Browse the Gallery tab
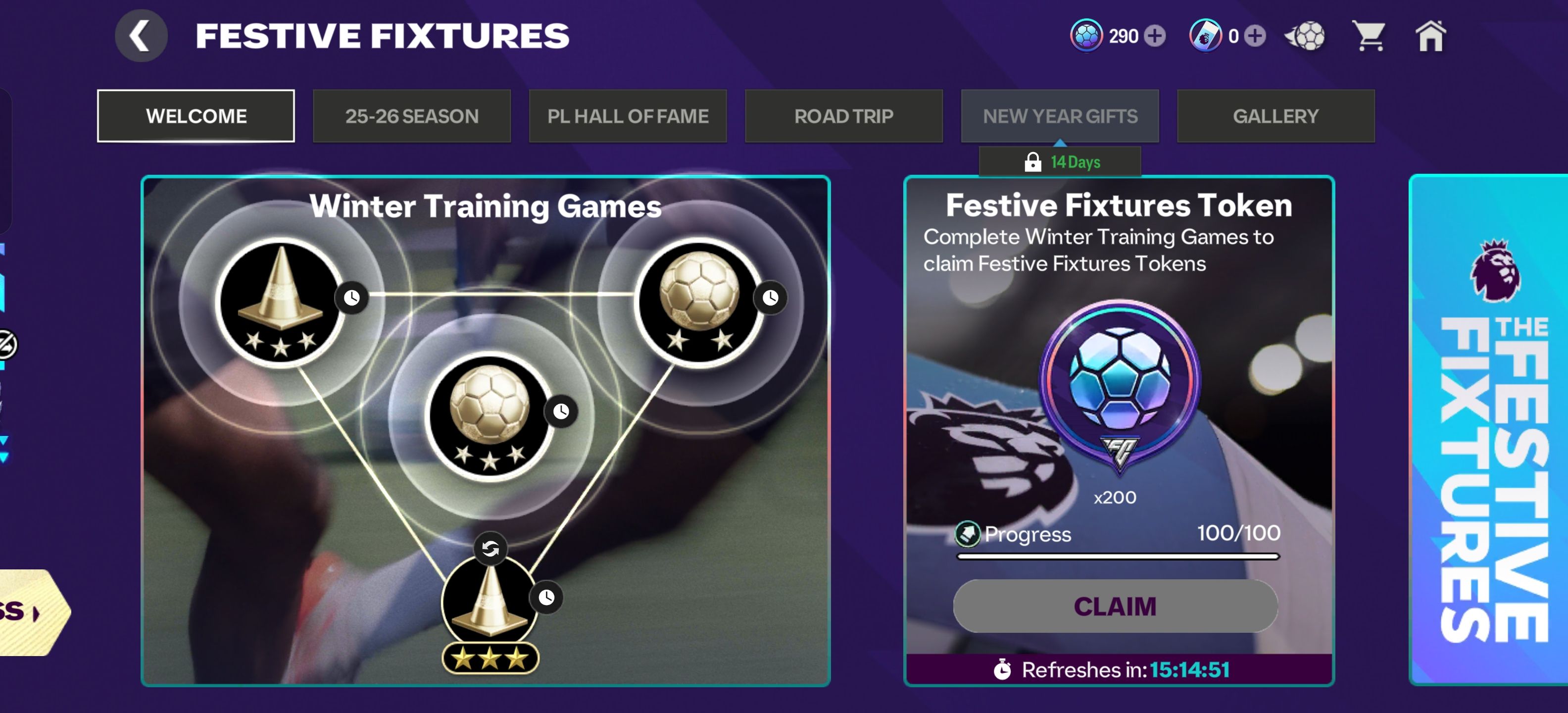 tap(1276, 116)
